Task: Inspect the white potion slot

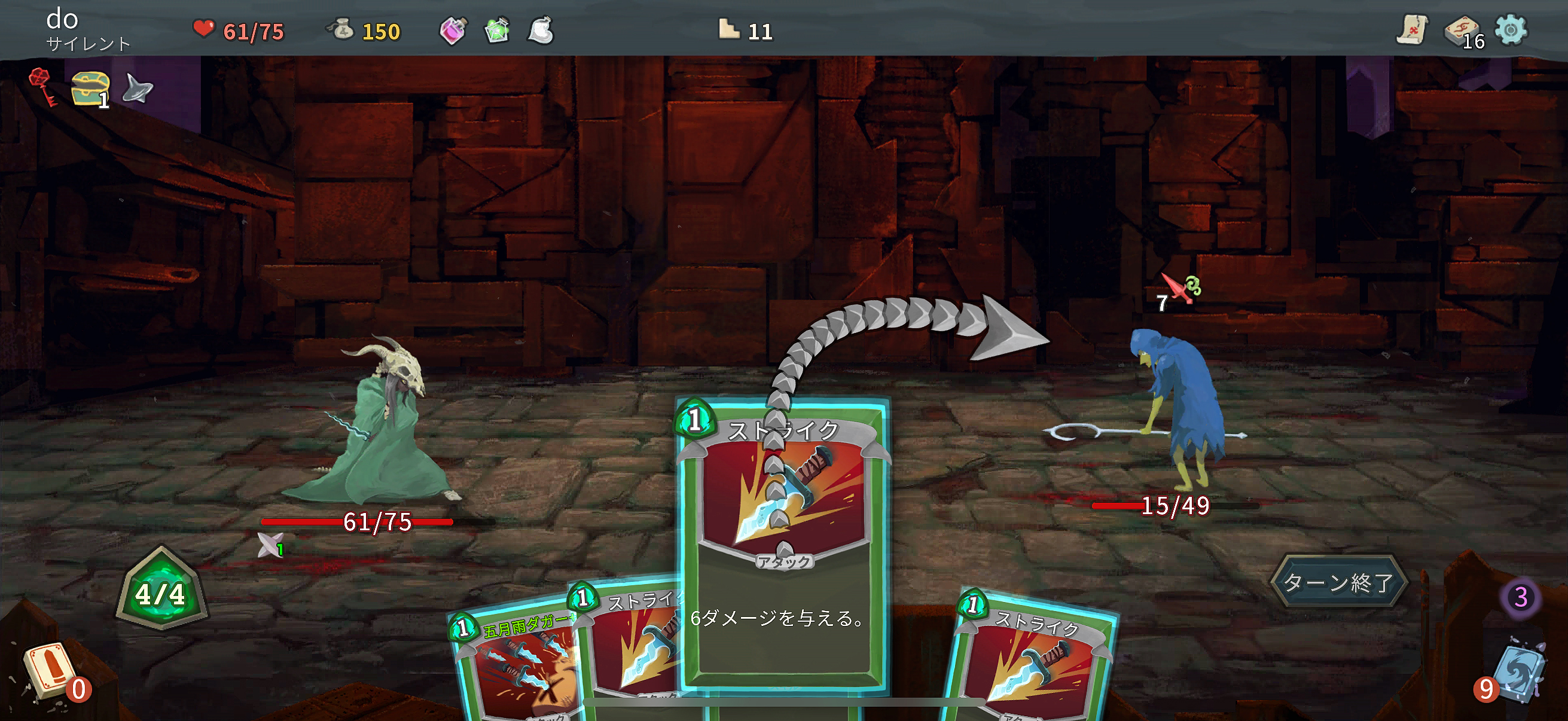Action: point(539,32)
